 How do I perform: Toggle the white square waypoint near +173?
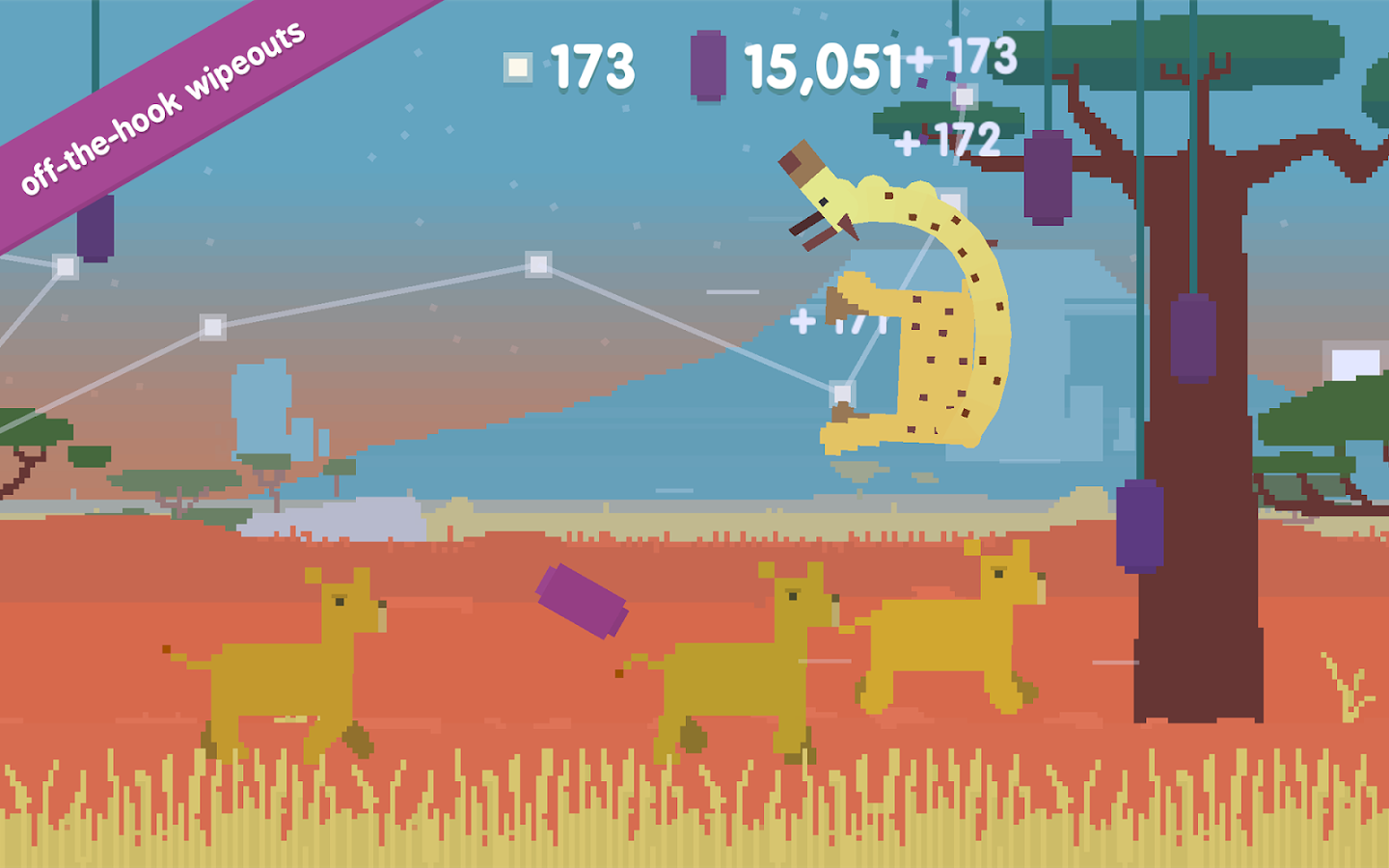click(x=963, y=95)
